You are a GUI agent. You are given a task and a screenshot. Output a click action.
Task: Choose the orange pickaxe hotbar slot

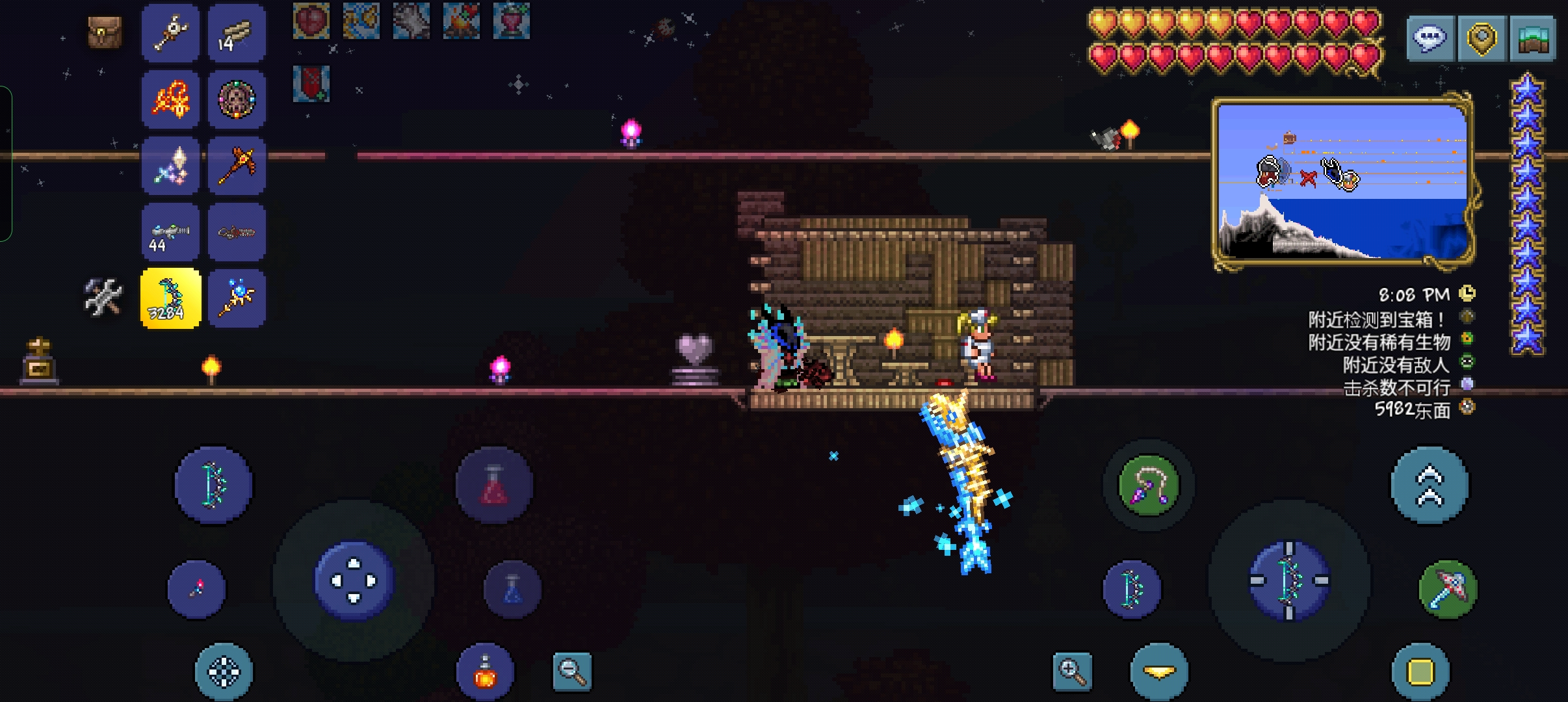(x=237, y=165)
